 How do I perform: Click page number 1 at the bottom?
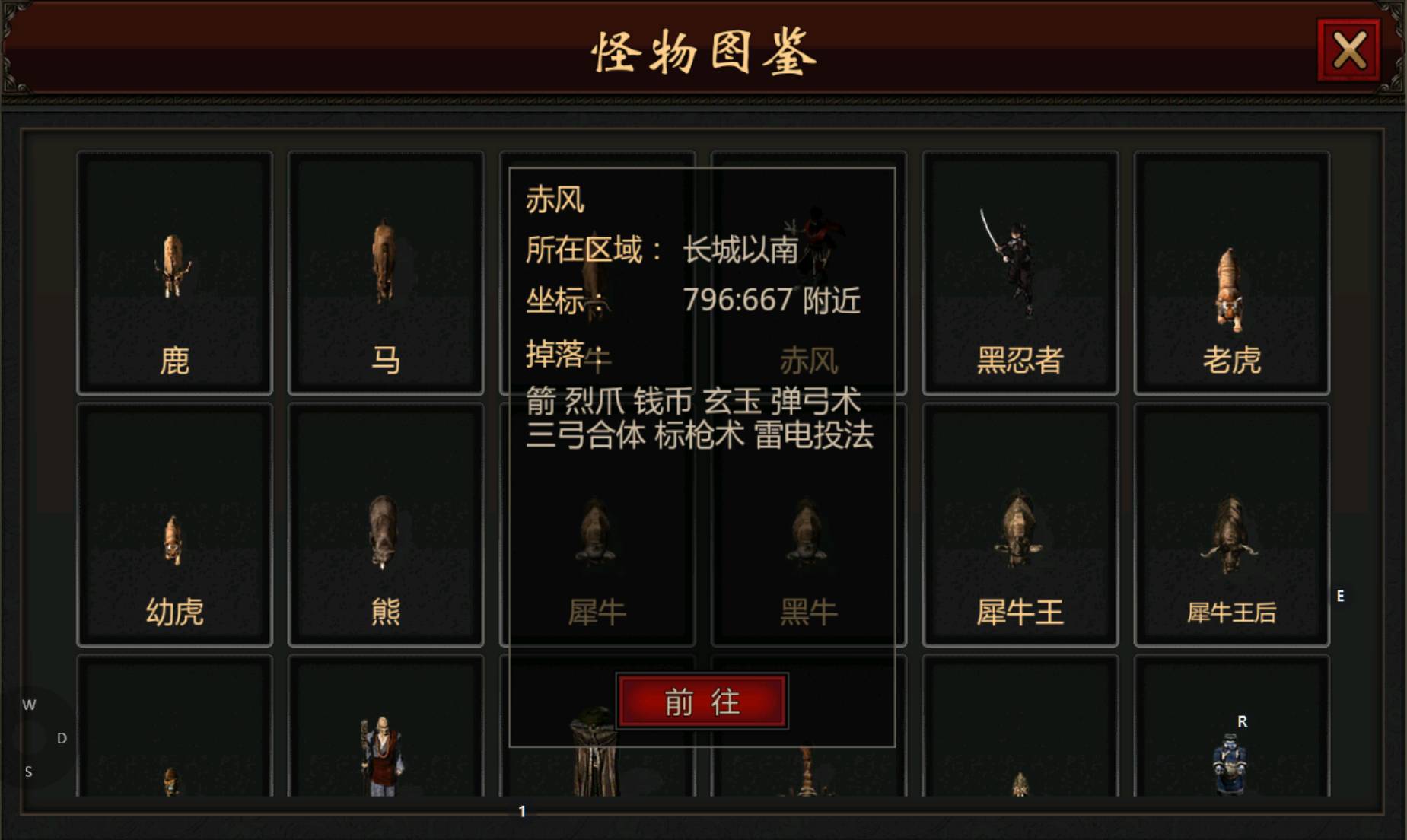coord(523,811)
